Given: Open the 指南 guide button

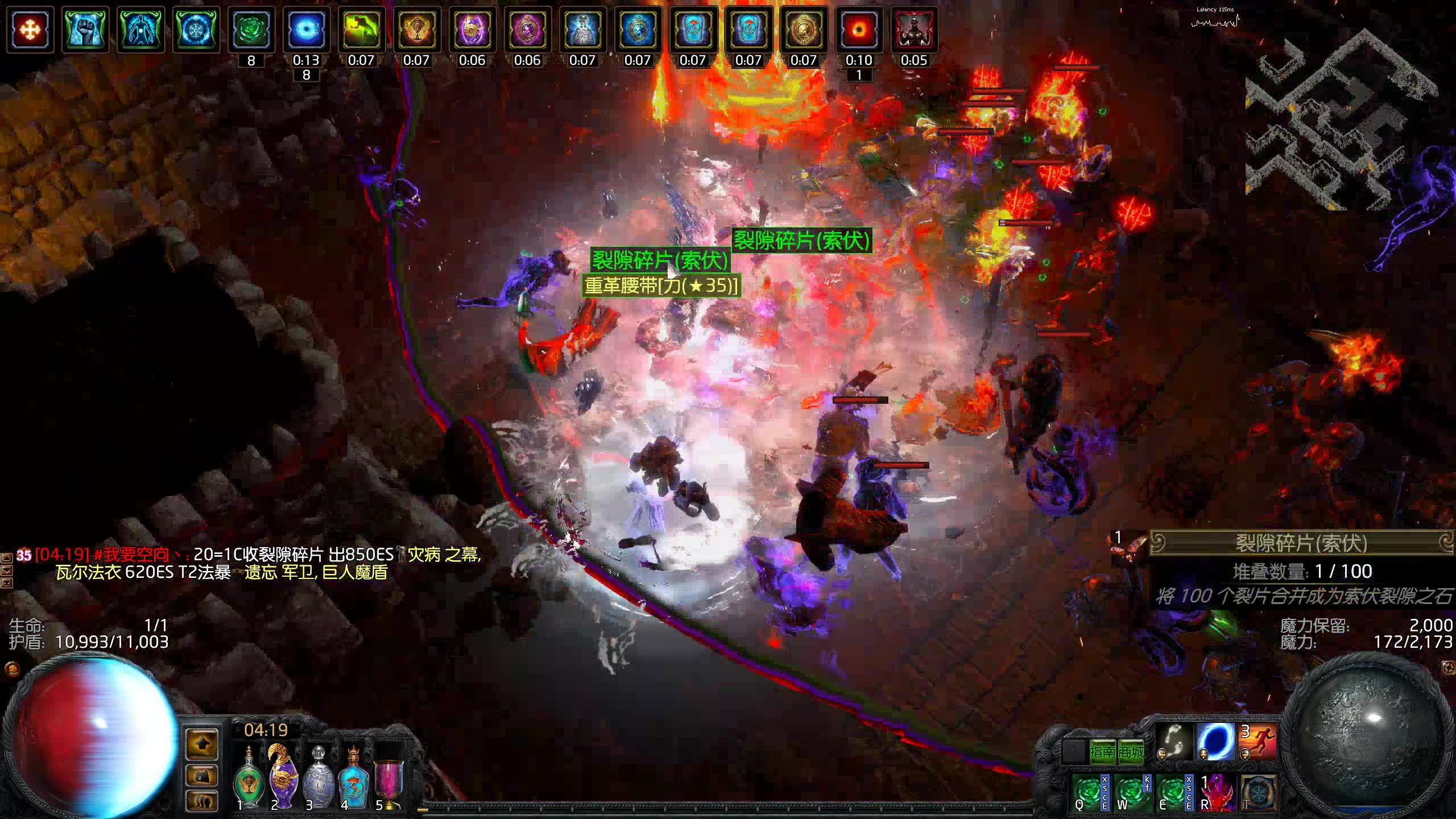Looking at the screenshot, I should pos(1103,752).
